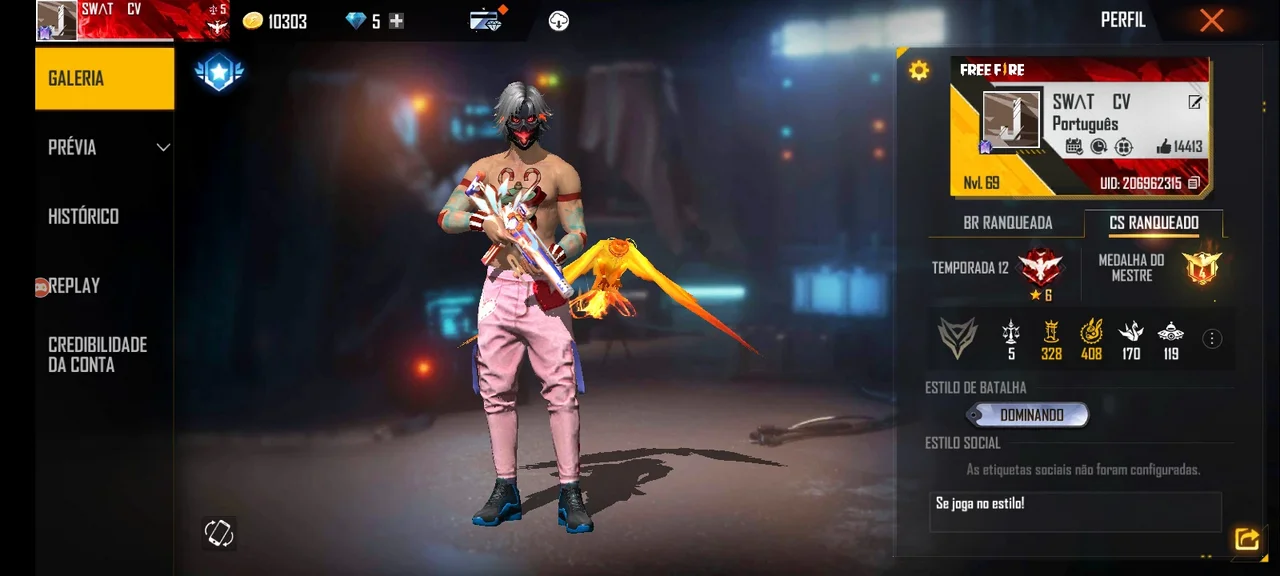Edit the player name with pencil icon
This screenshot has height=576, width=1280.
click(1194, 102)
